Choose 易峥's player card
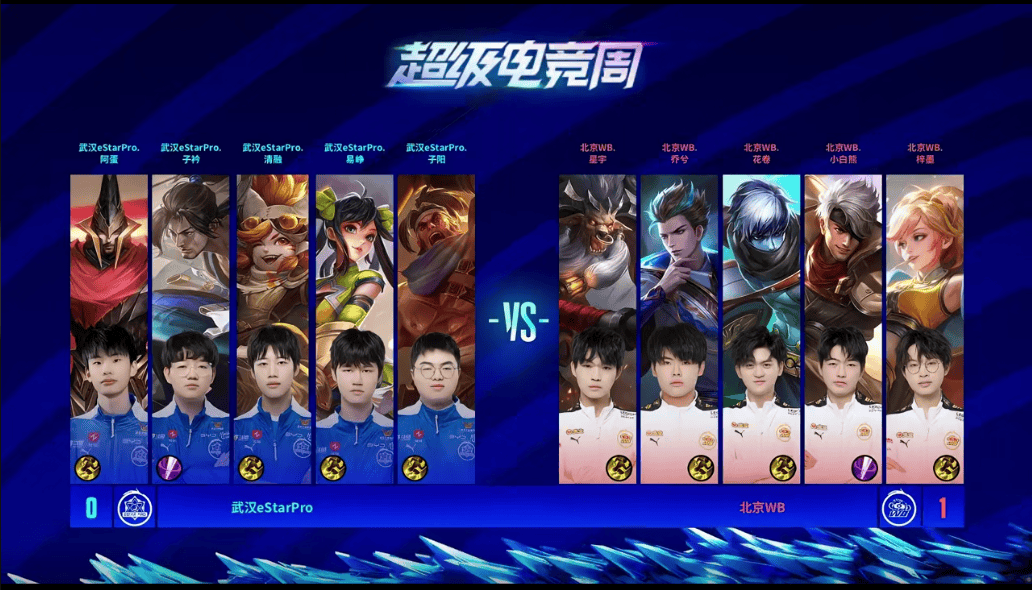This screenshot has width=1032, height=590. click(x=355, y=329)
